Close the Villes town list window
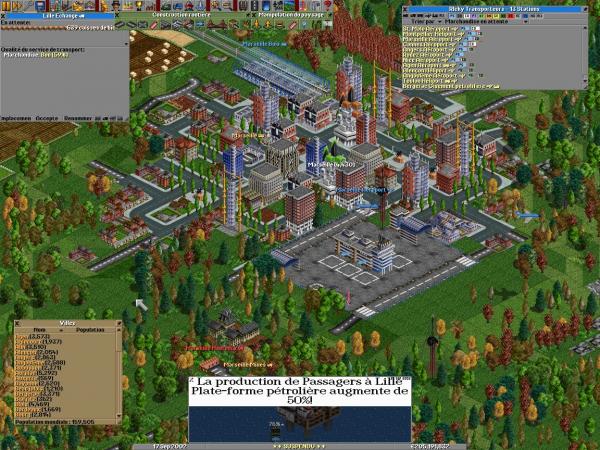 (x=18, y=321)
